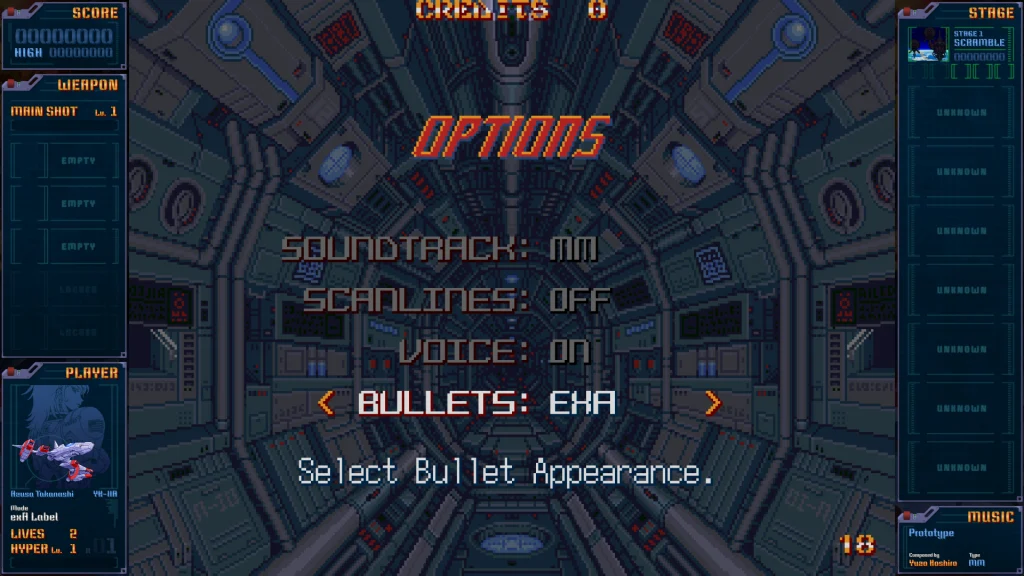1024x576 pixels.
Task: Click the right arrow beside Bullets
Action: point(712,403)
